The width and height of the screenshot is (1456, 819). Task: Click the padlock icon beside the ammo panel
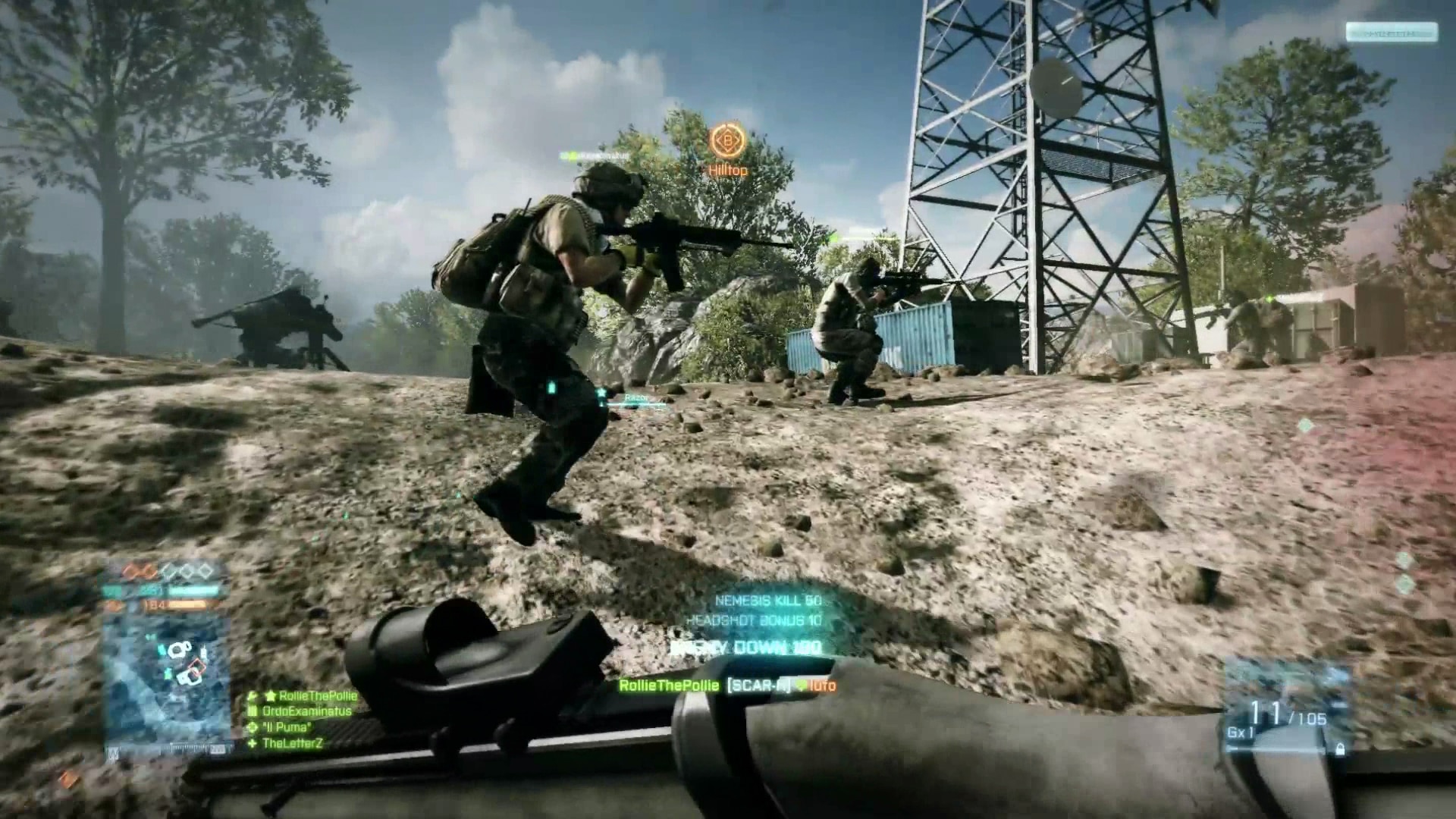tap(1340, 749)
